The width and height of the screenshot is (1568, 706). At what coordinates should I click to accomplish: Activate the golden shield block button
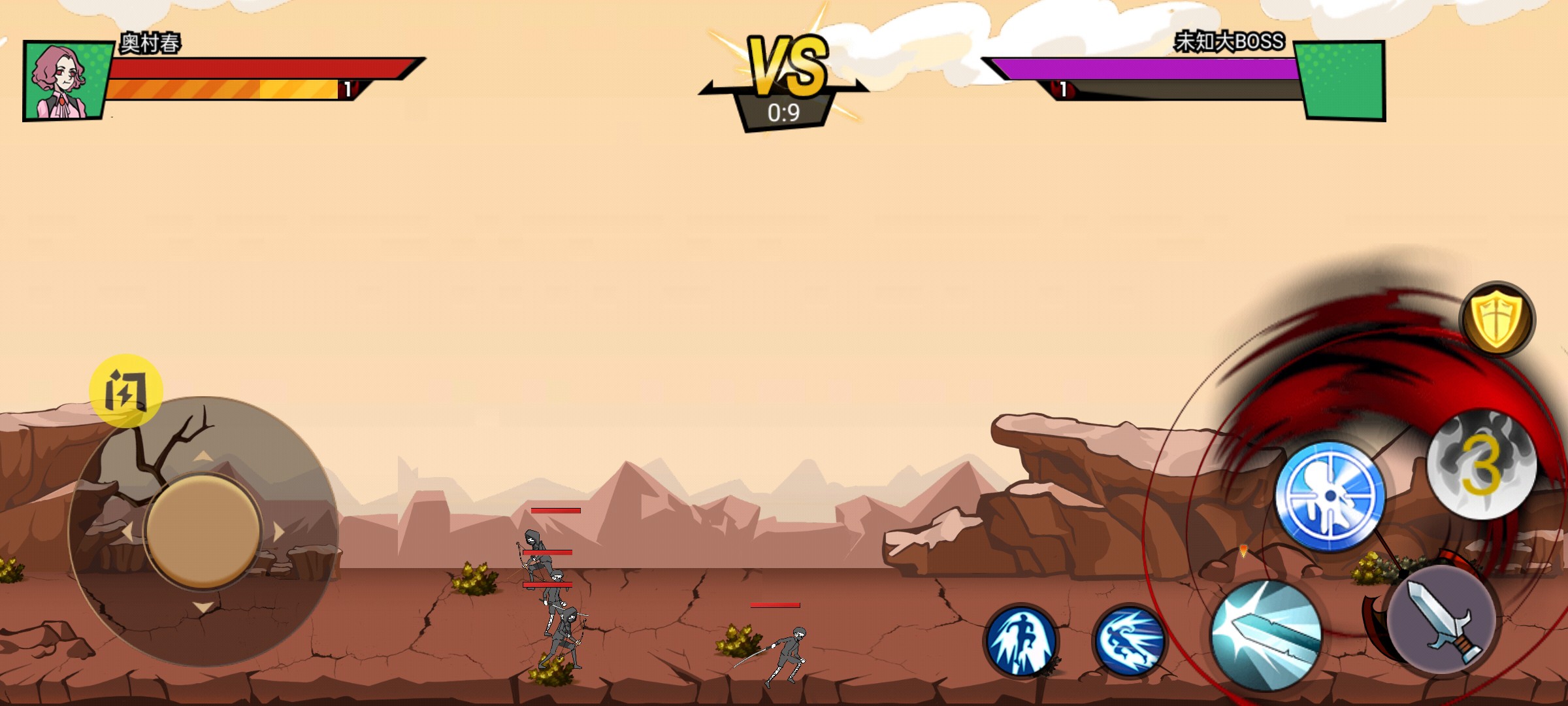coord(1497,320)
